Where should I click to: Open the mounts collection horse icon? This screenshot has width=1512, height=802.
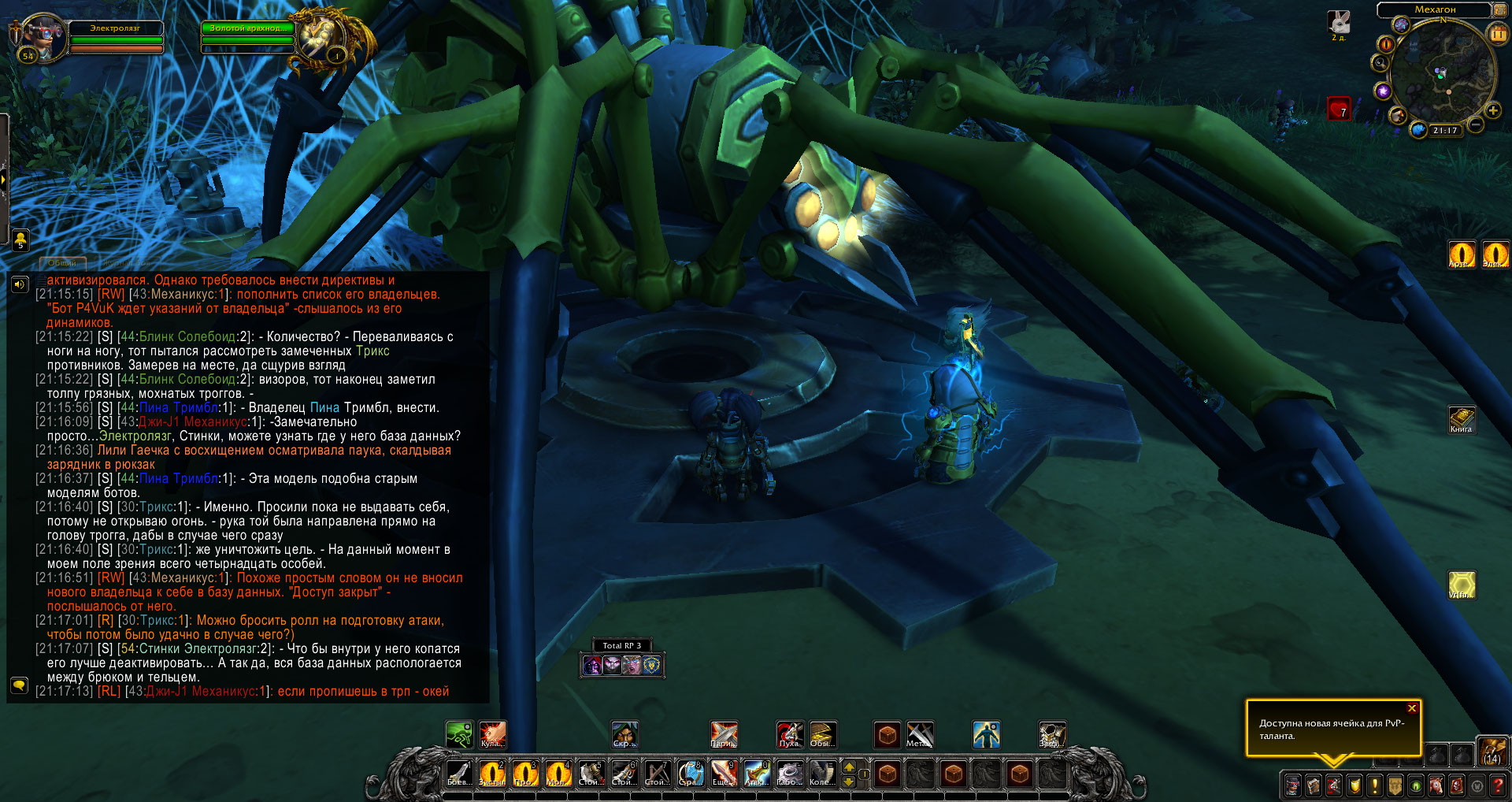pyautogui.click(x=1436, y=785)
